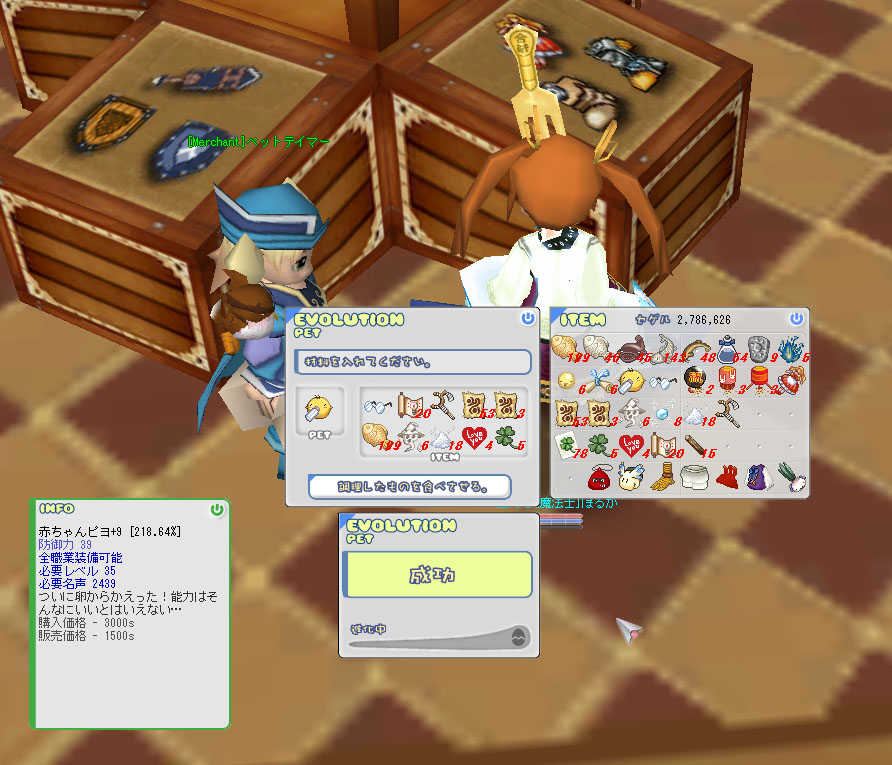Select the ribbon-tied scroll in inventory

click(x=598, y=380)
